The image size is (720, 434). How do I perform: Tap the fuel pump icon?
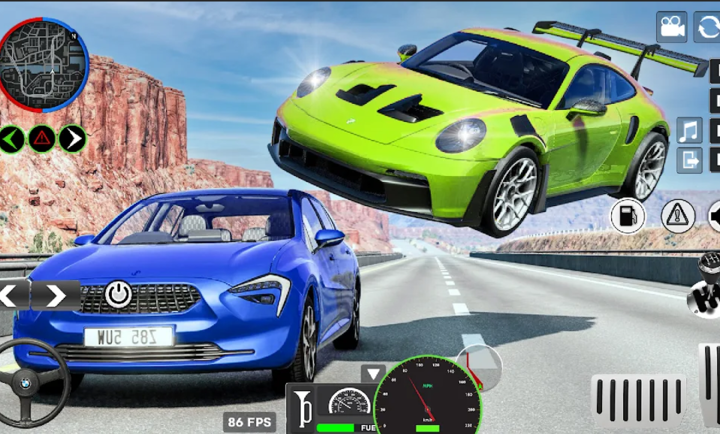[x=628, y=215]
